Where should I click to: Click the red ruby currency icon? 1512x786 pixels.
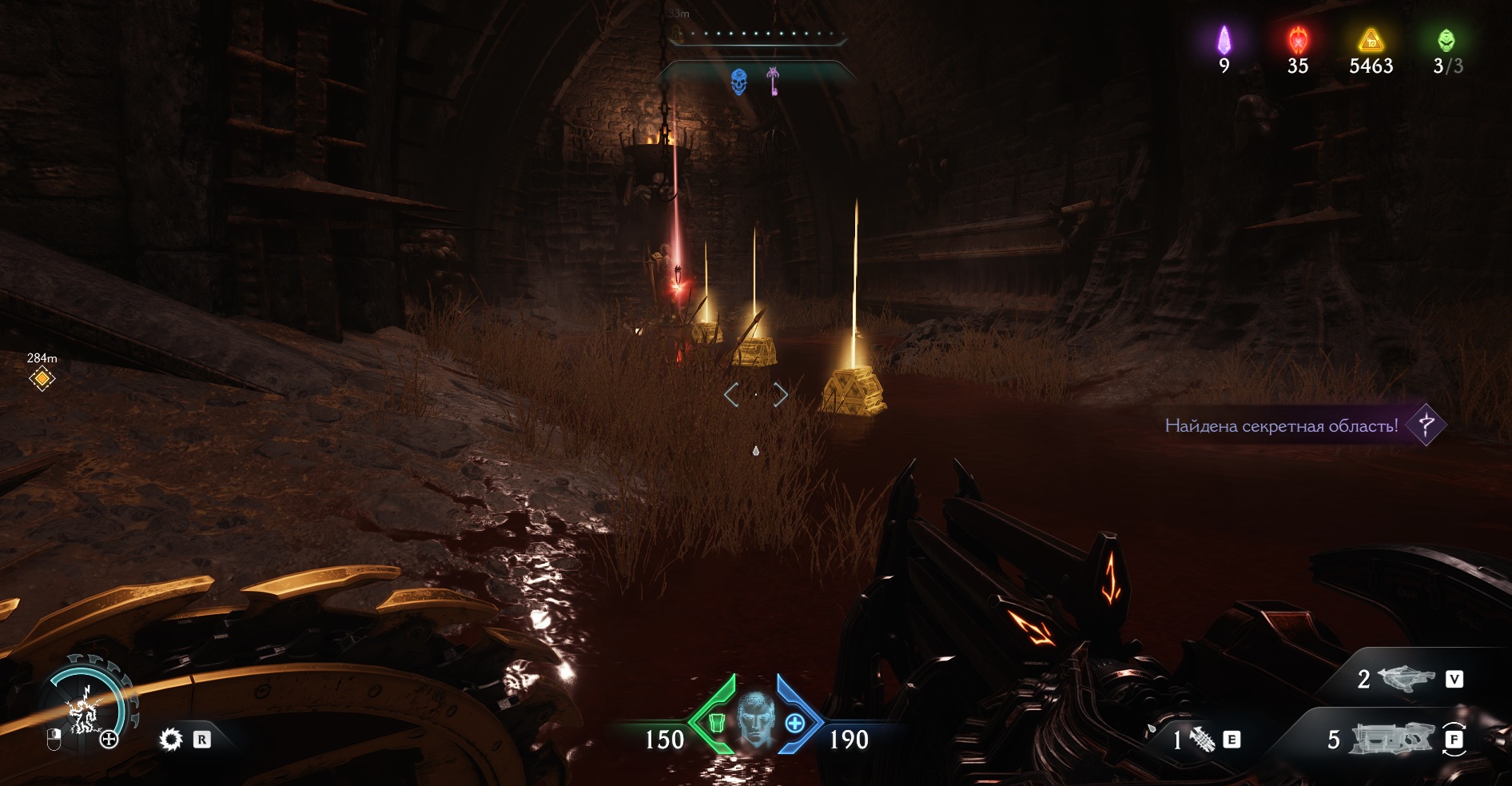point(1298,40)
